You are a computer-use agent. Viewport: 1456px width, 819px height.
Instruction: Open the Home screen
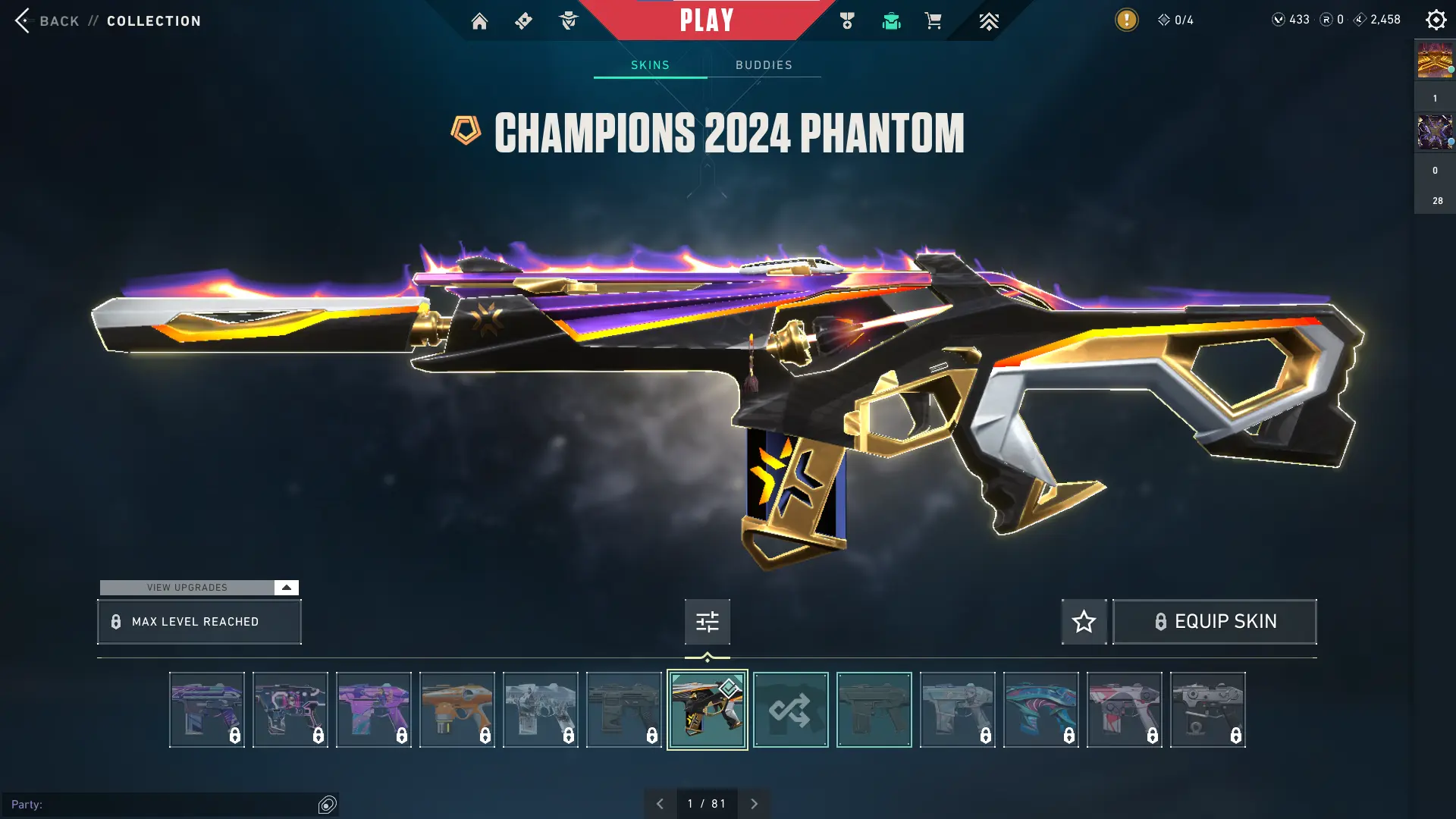[480, 21]
